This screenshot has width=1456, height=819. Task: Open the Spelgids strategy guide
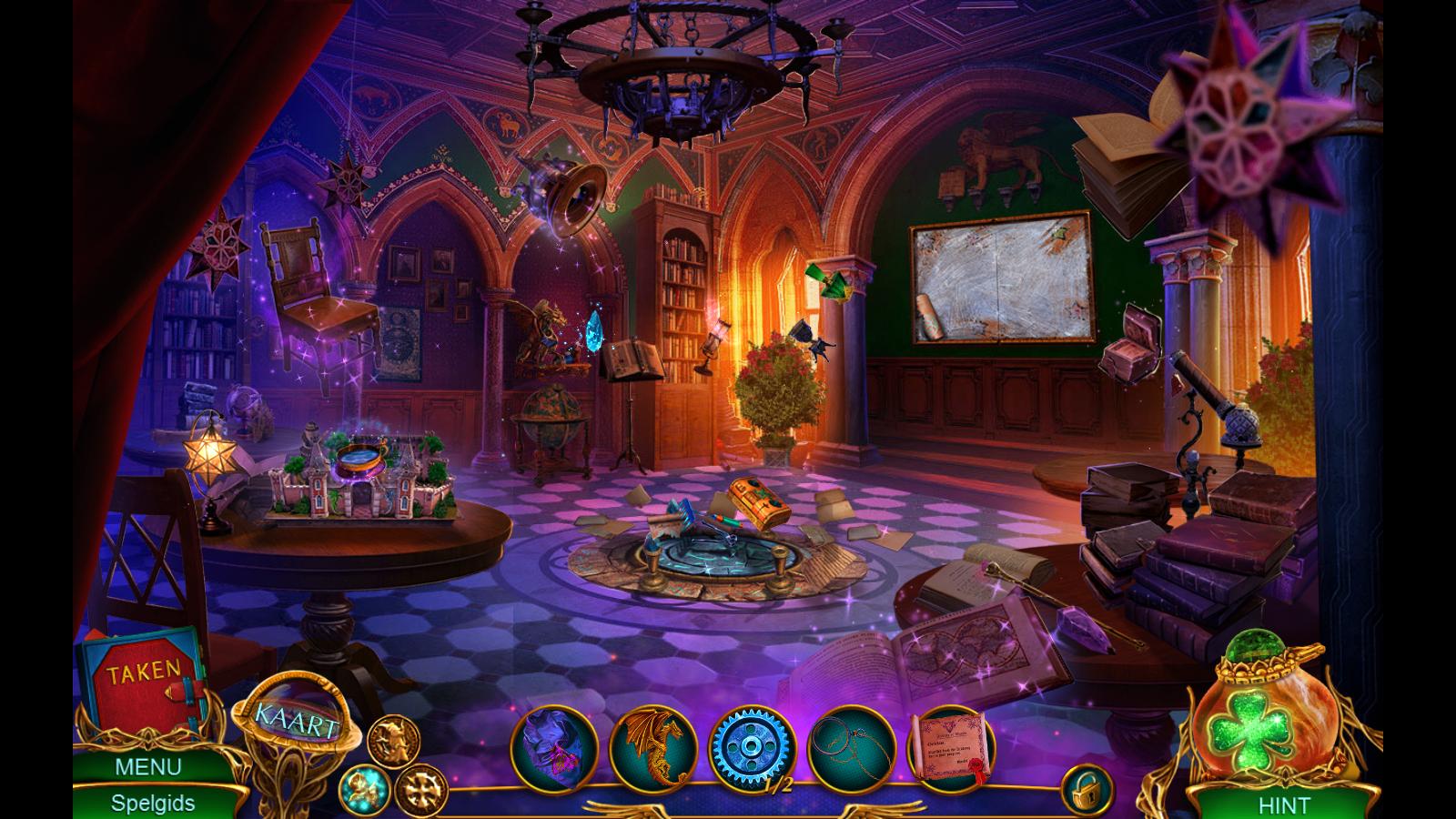[x=153, y=804]
